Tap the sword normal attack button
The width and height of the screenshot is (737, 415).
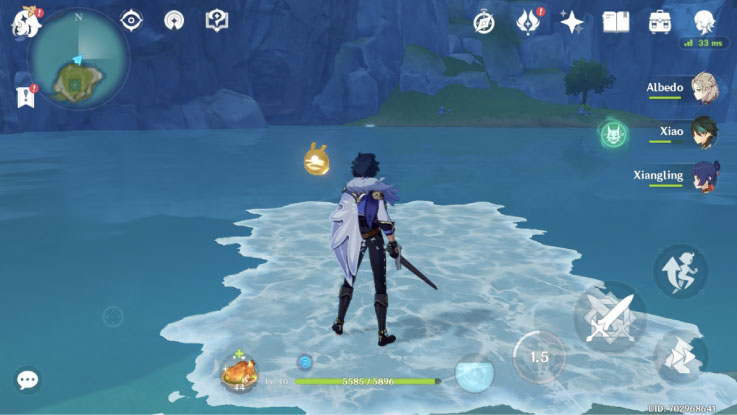608,317
